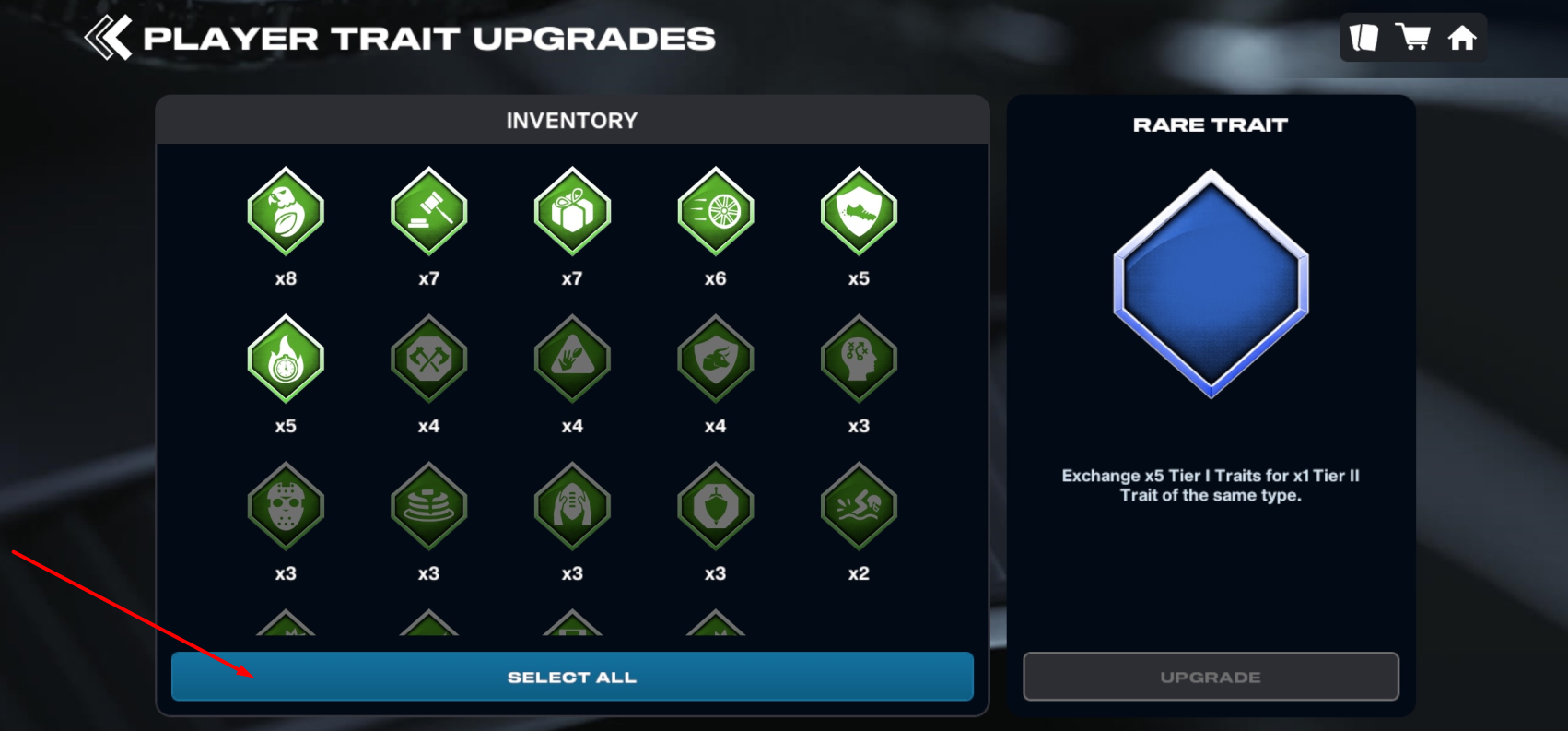Click the Select All button
The width and height of the screenshot is (1568, 731).
pos(572,677)
